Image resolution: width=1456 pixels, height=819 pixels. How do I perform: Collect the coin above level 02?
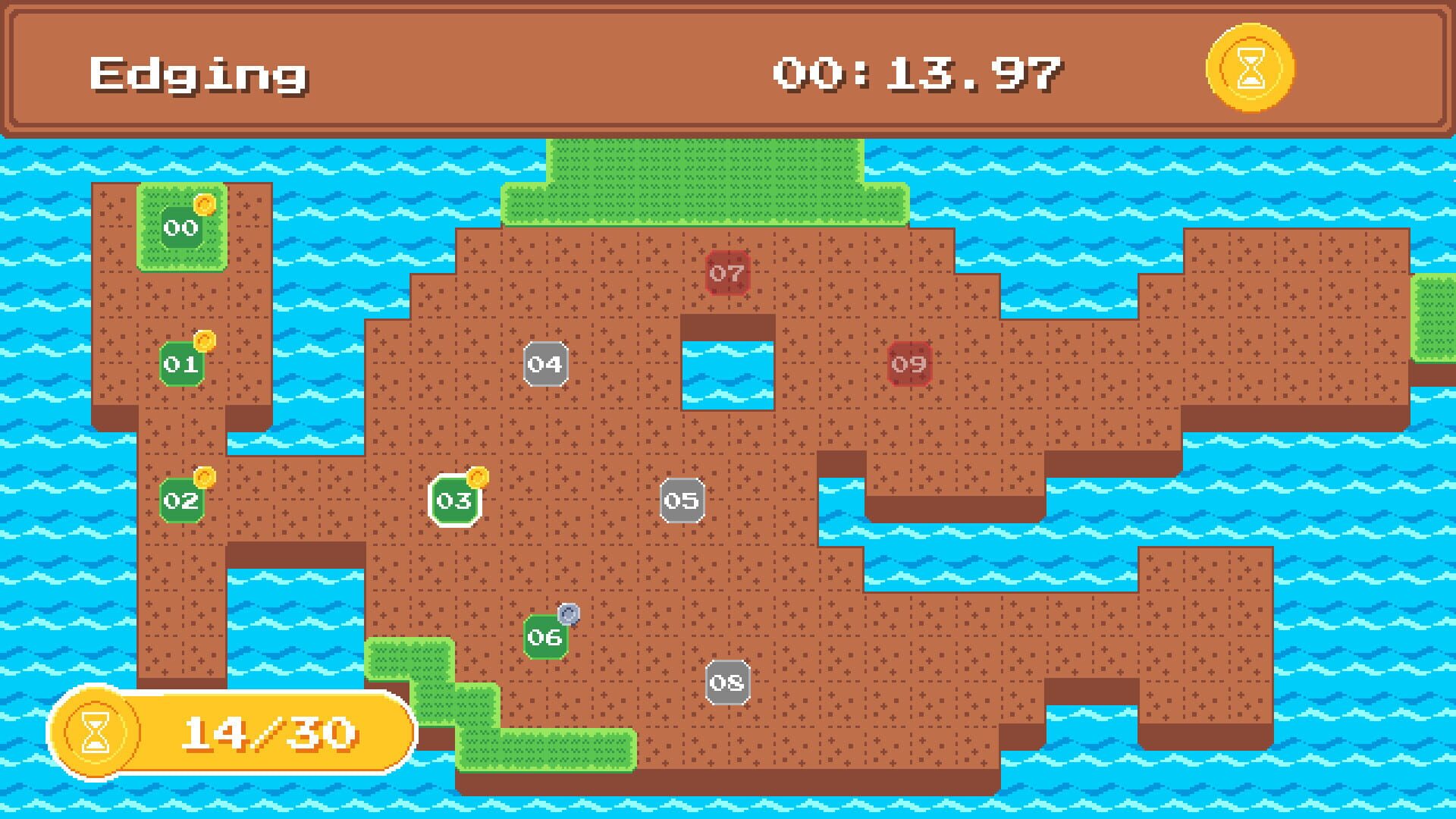coord(203,476)
